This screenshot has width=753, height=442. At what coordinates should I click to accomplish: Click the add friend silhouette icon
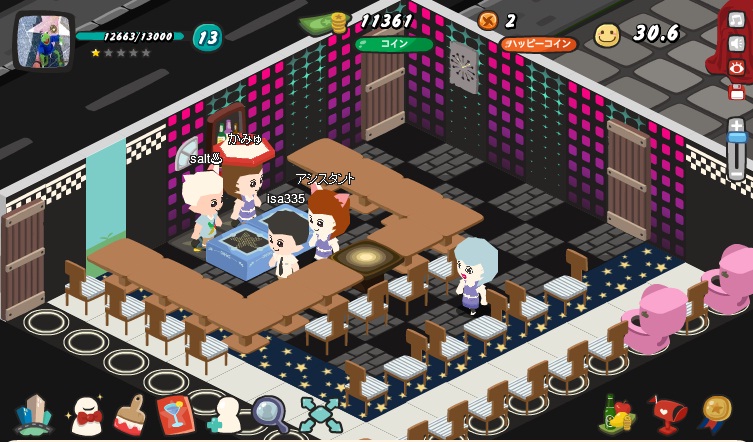click(x=225, y=415)
